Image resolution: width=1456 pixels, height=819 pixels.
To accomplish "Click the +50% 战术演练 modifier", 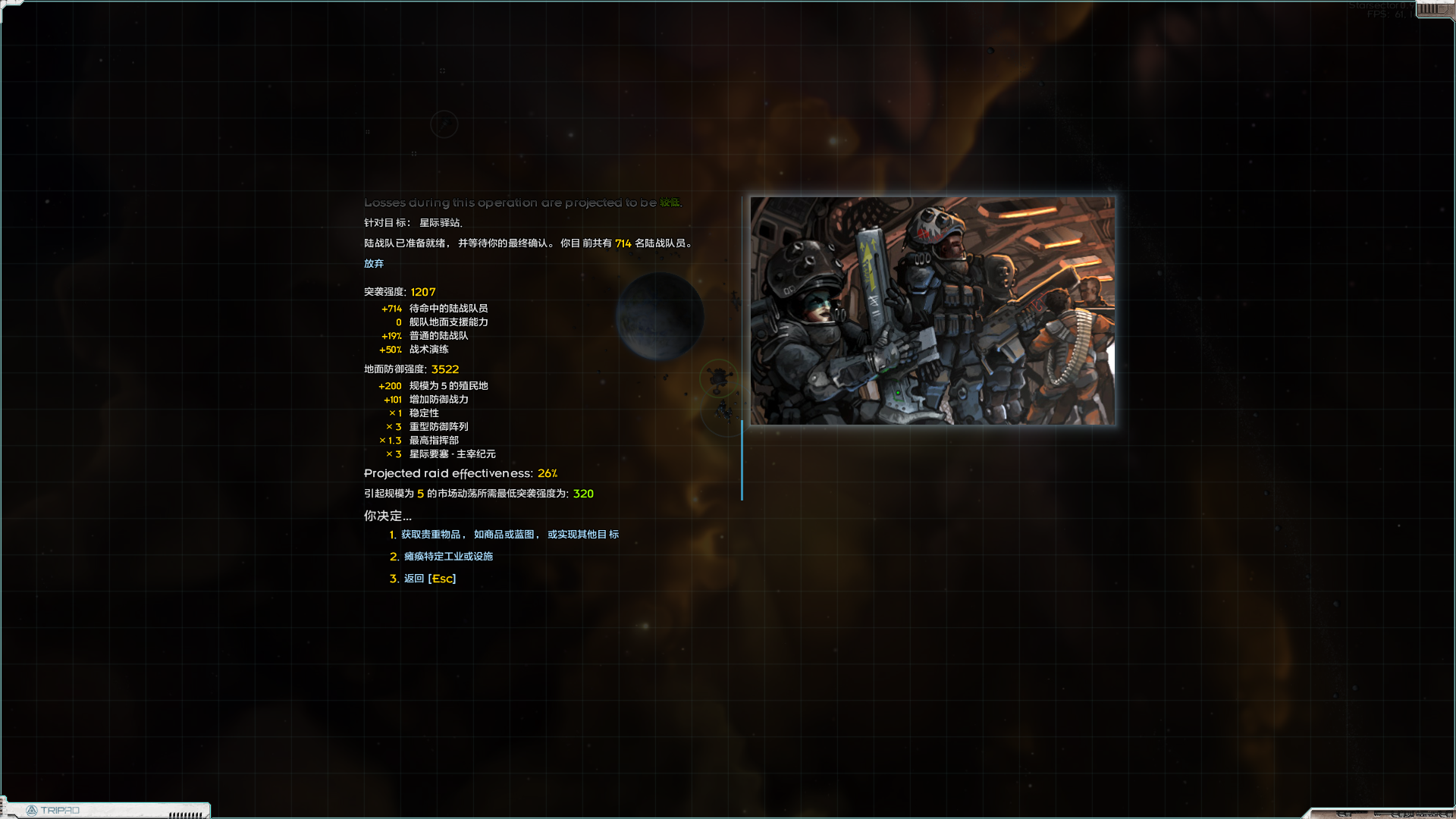I will tap(414, 350).
